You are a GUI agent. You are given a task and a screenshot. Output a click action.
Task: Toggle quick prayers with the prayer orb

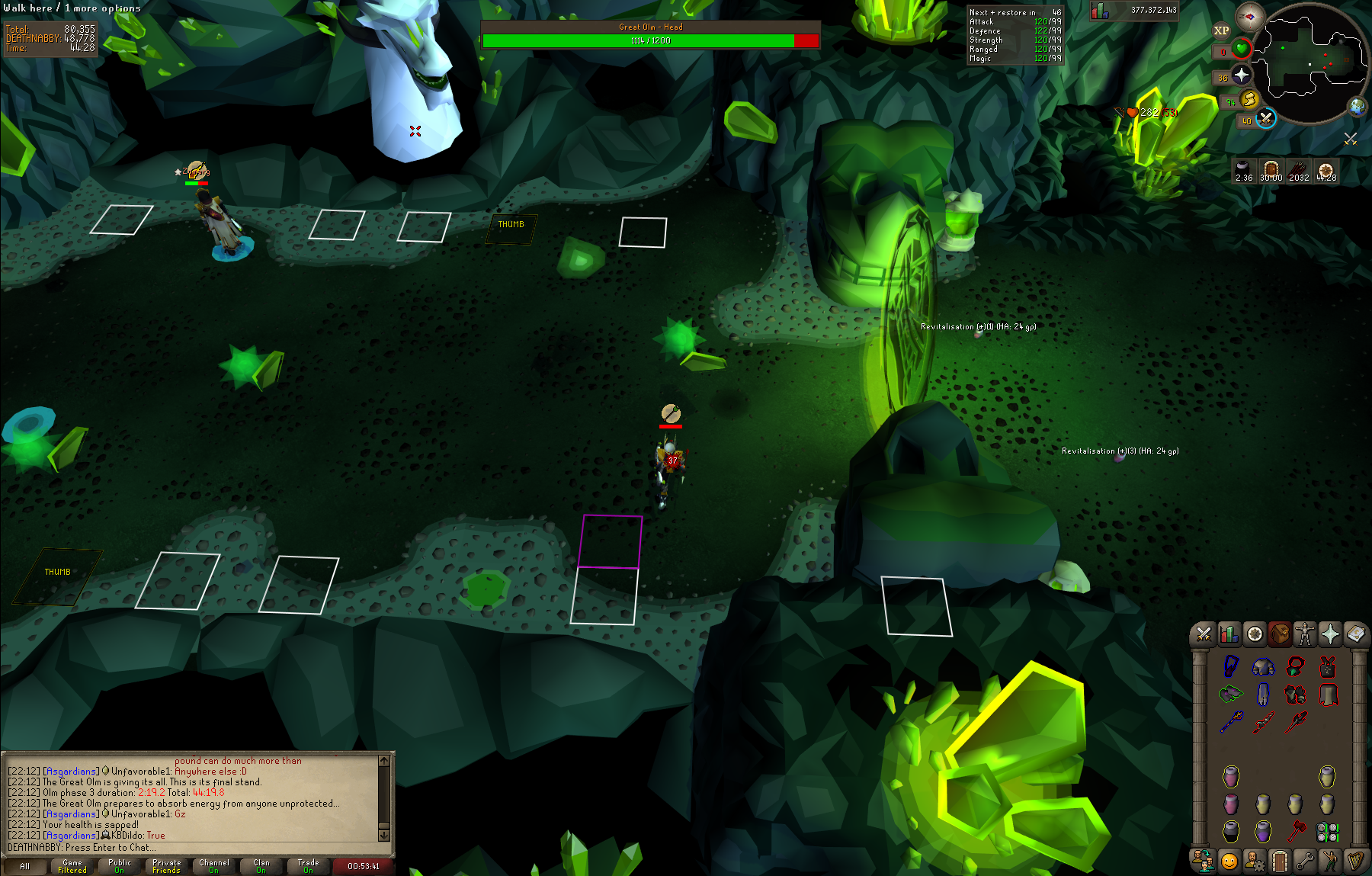(x=1241, y=75)
